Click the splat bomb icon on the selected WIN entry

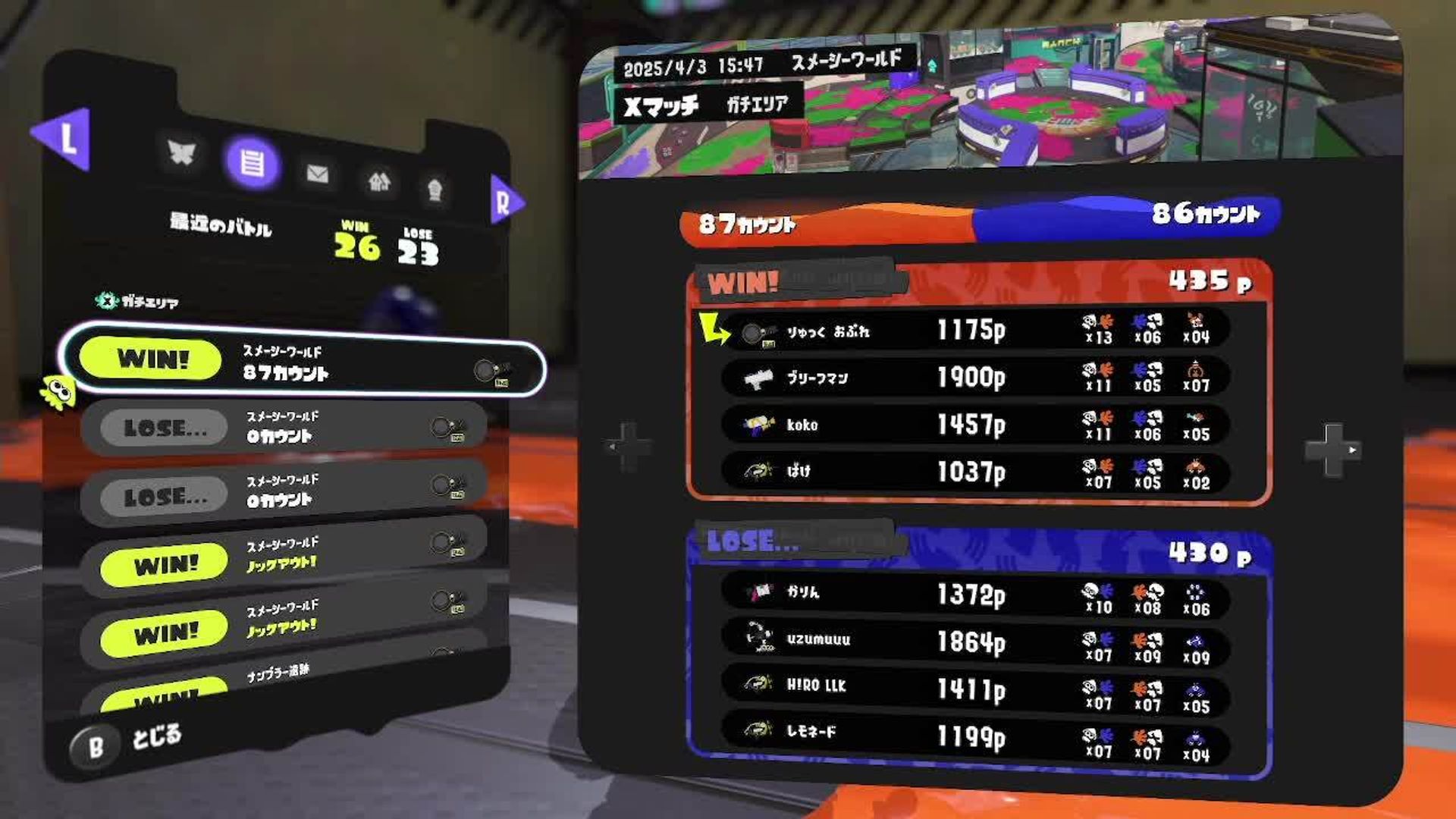point(483,370)
